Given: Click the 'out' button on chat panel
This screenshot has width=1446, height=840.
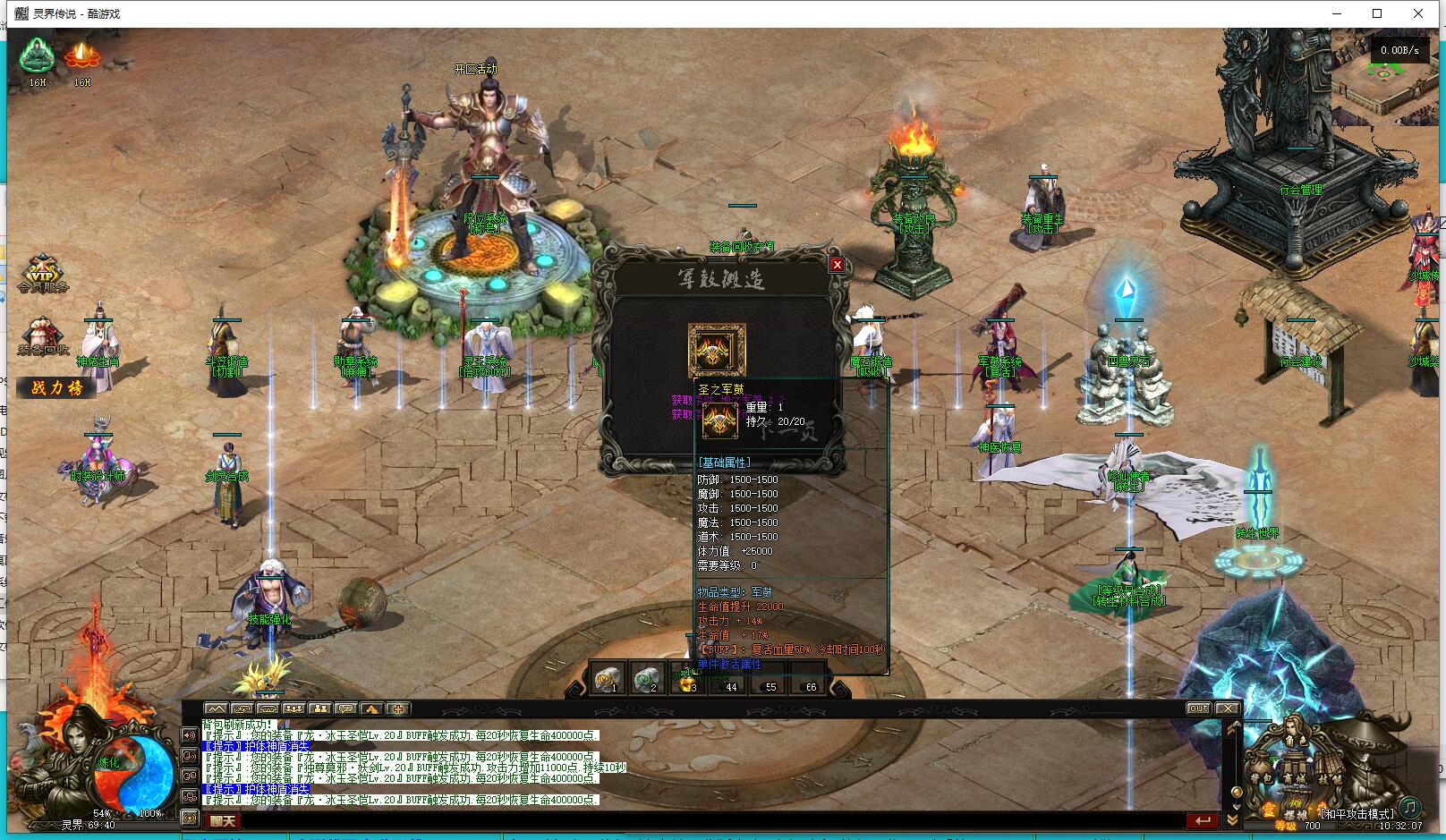Looking at the screenshot, I should tap(1198, 708).
